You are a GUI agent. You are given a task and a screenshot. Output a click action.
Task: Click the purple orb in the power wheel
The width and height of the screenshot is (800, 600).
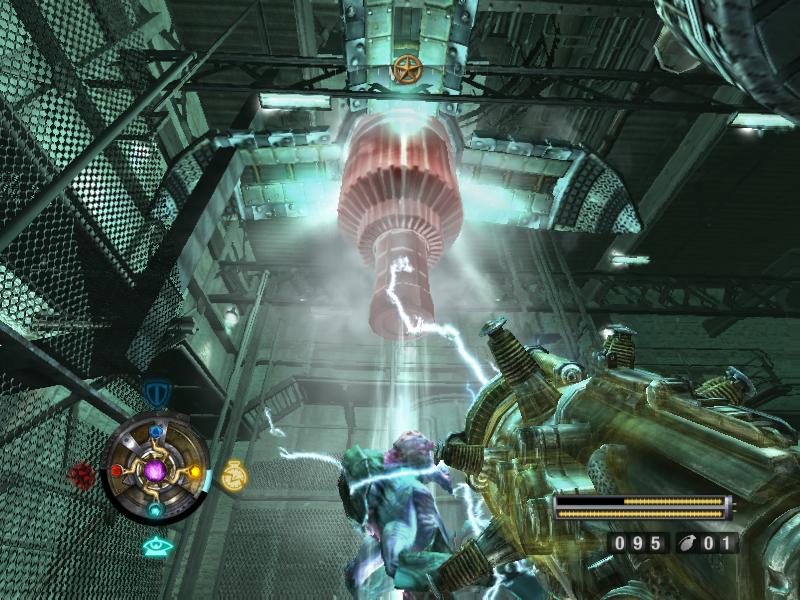tap(155, 469)
